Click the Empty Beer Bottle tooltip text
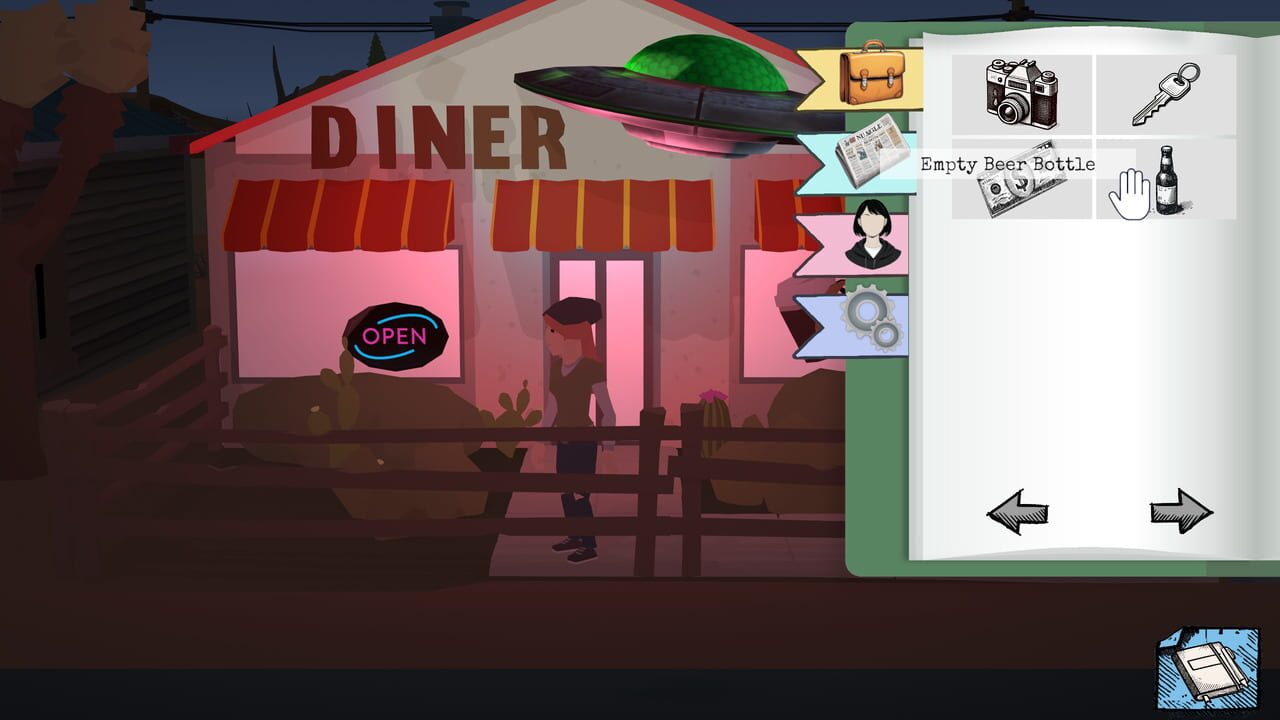Image resolution: width=1280 pixels, height=720 pixels. click(1007, 162)
